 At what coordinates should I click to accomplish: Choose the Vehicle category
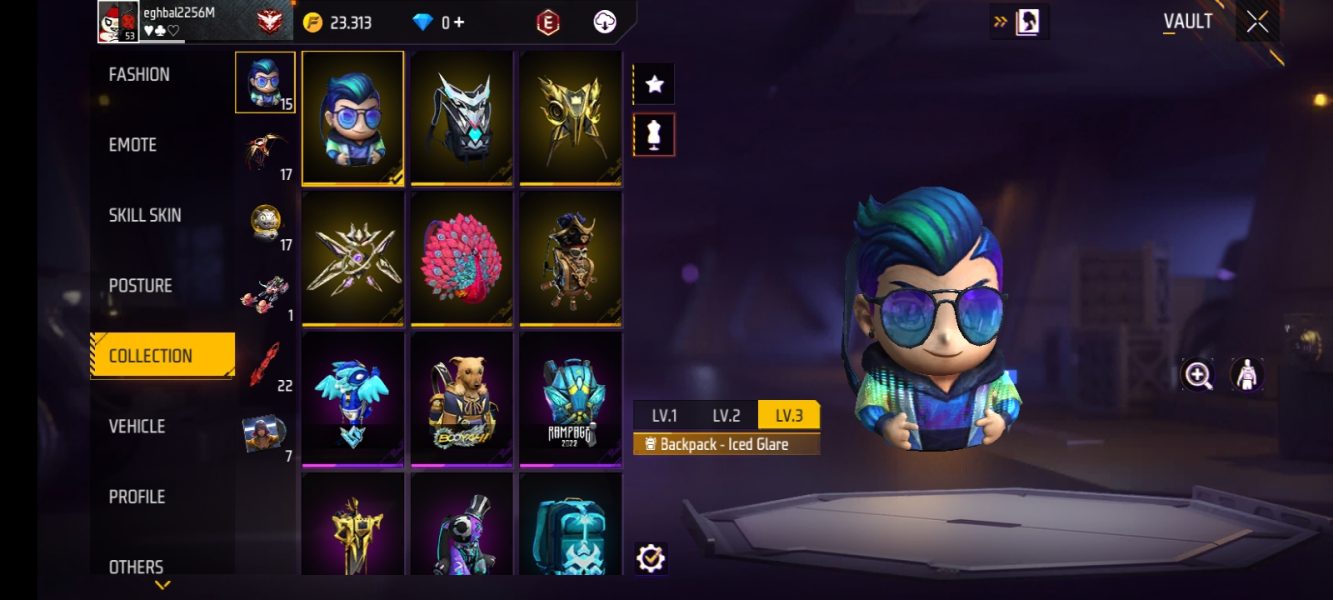(x=137, y=427)
